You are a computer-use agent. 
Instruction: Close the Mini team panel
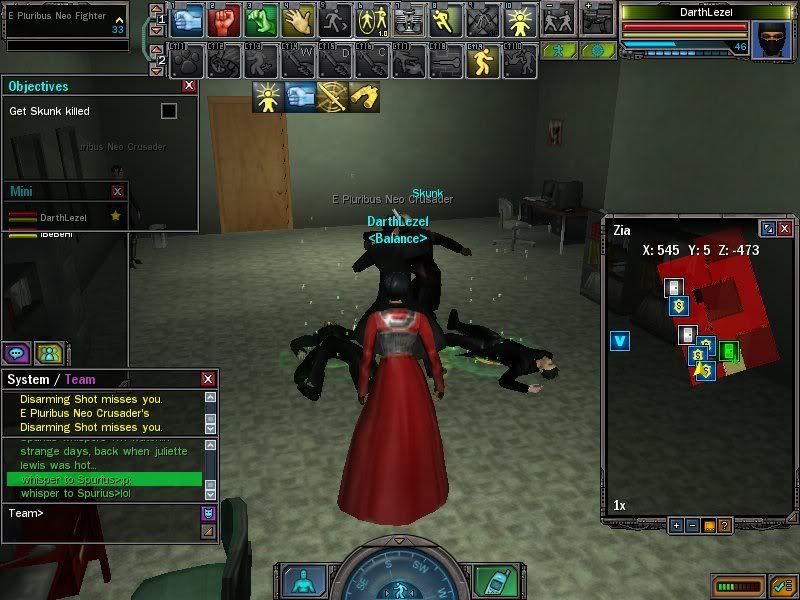click(118, 191)
